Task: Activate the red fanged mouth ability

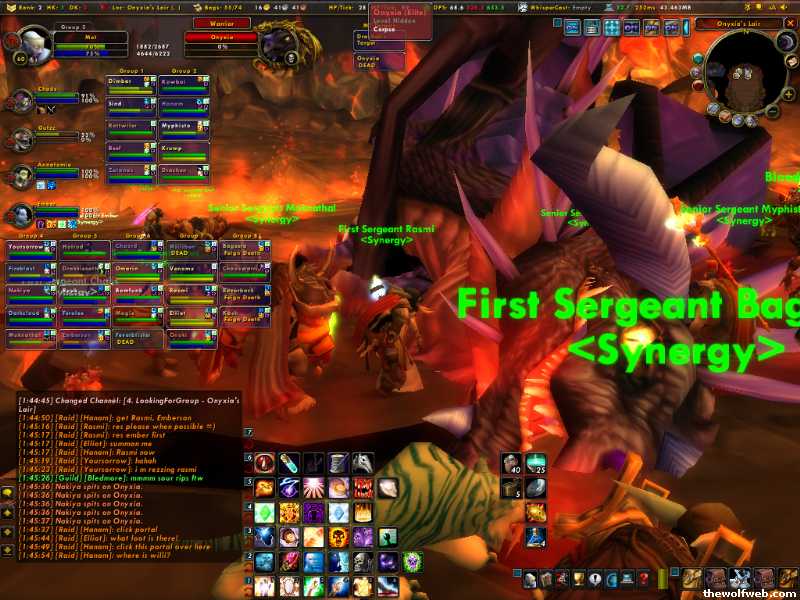Action: pos(362,487)
